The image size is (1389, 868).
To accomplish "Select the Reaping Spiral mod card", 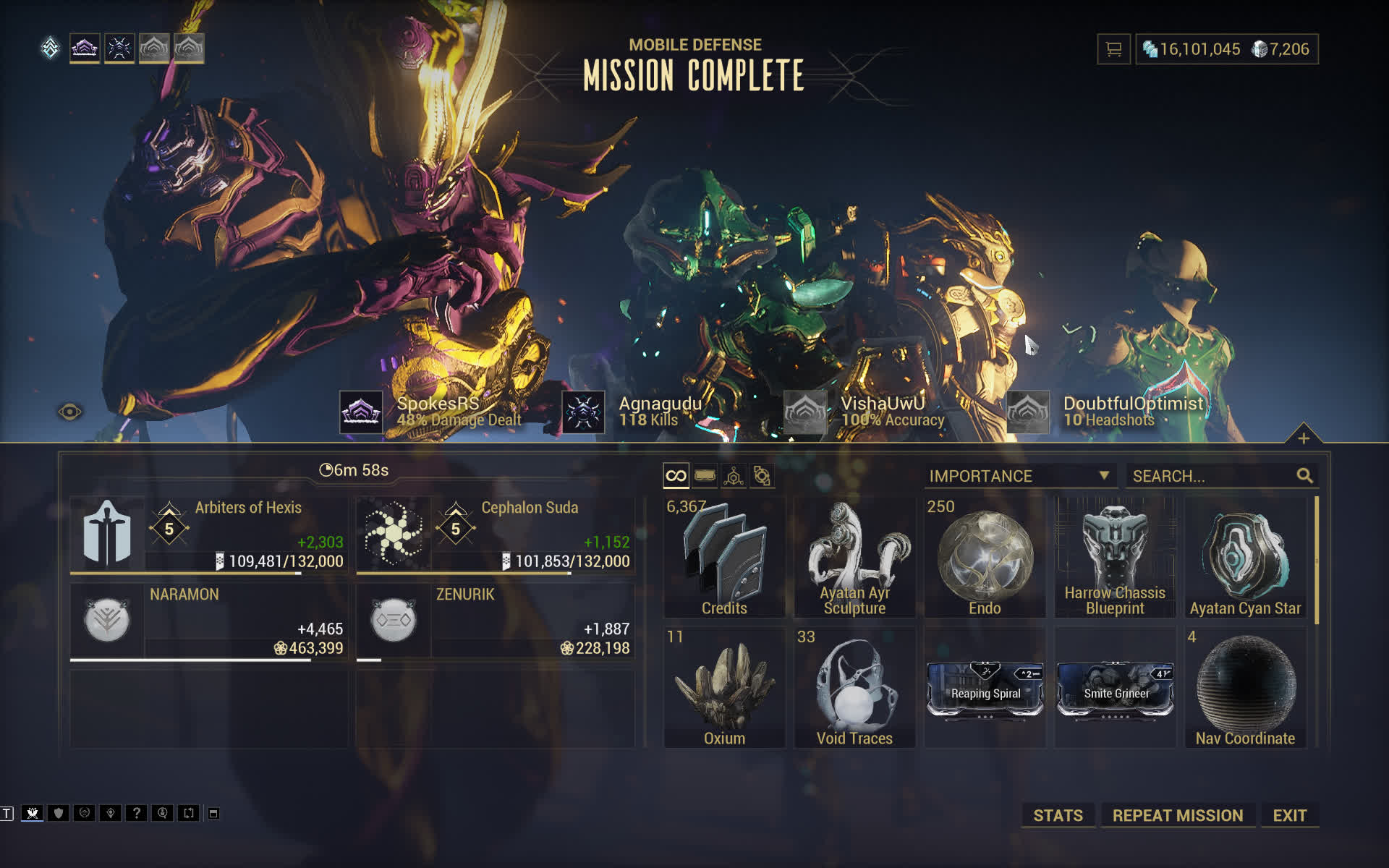I will pos(985,691).
